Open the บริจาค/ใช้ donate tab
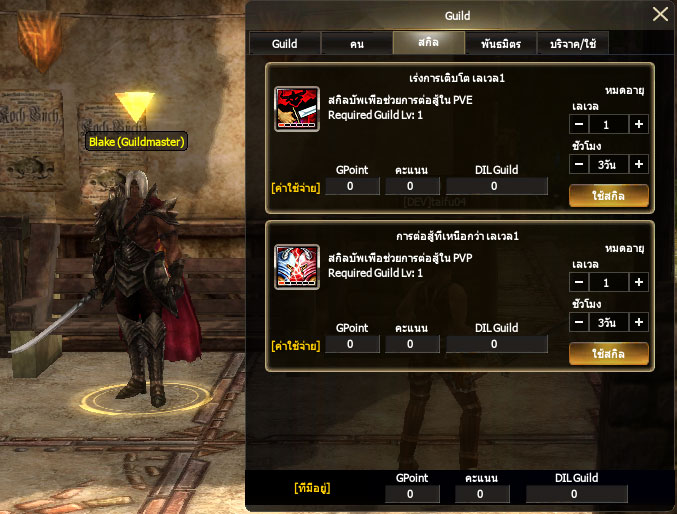 click(x=573, y=44)
